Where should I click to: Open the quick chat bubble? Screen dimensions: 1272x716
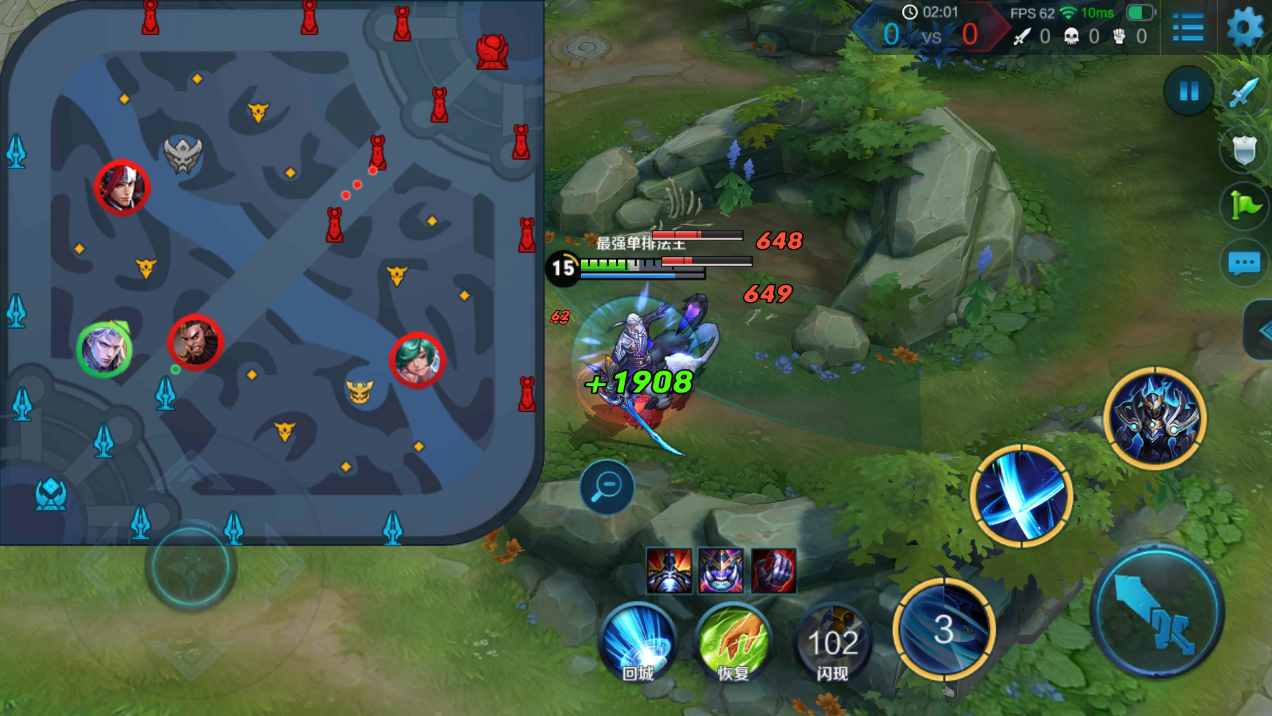click(x=1243, y=263)
